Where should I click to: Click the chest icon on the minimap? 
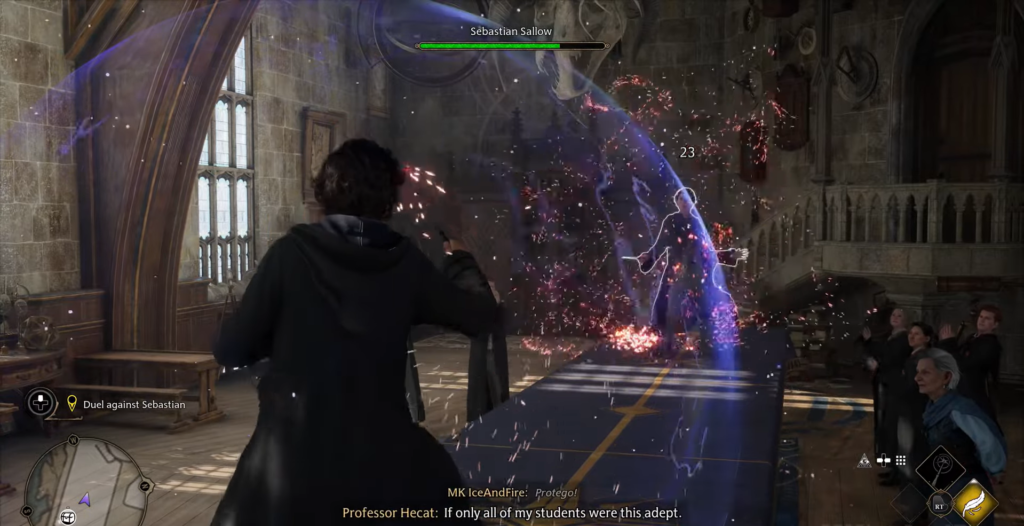click(x=68, y=516)
